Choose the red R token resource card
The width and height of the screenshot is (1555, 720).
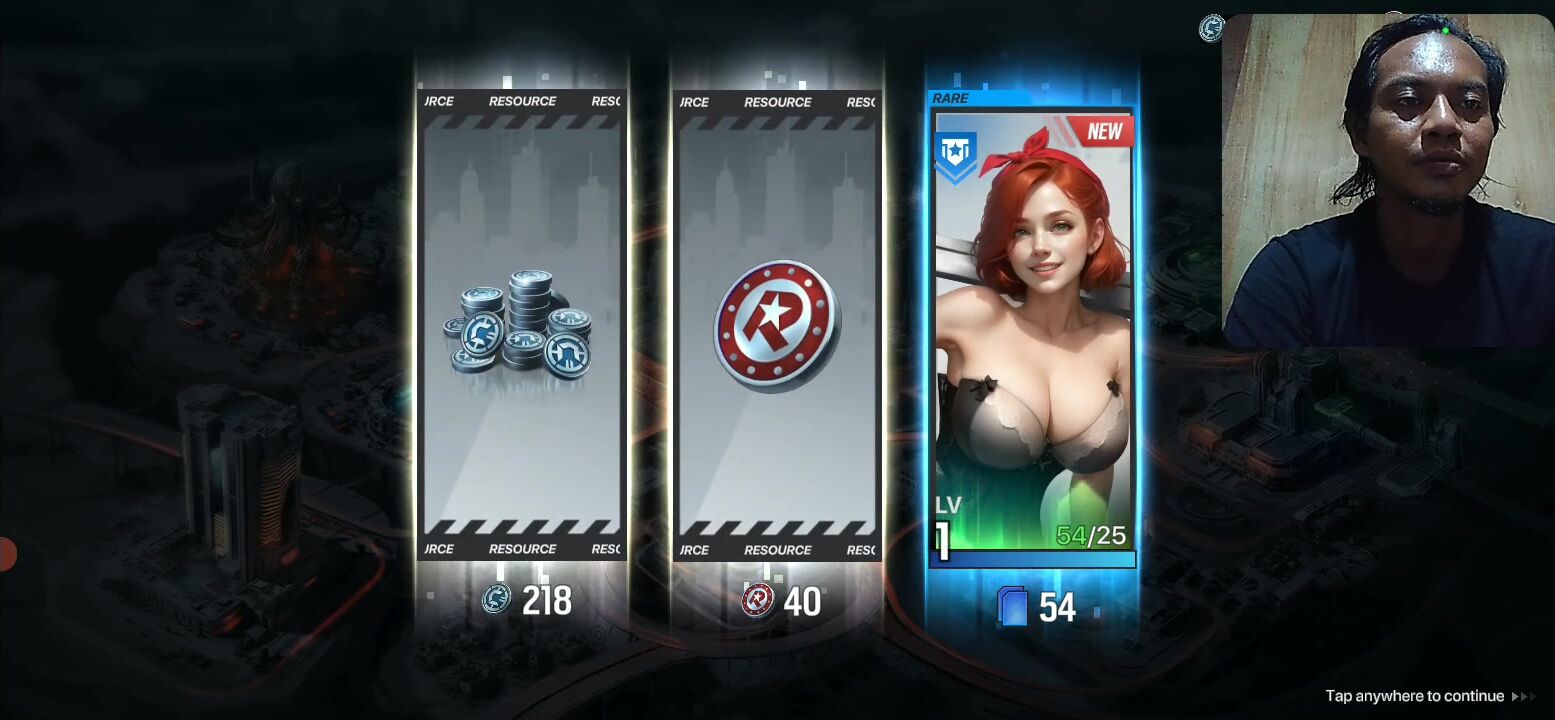[777, 325]
